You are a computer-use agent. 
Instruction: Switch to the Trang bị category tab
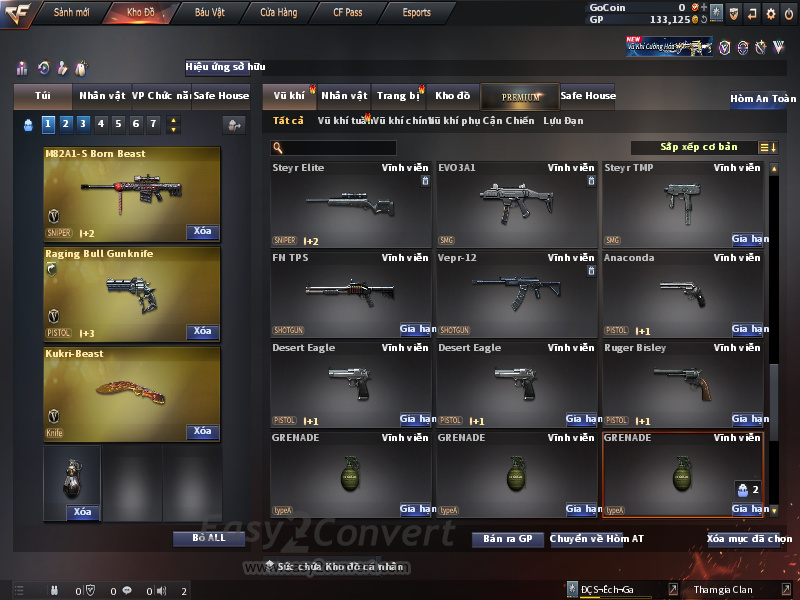398,96
